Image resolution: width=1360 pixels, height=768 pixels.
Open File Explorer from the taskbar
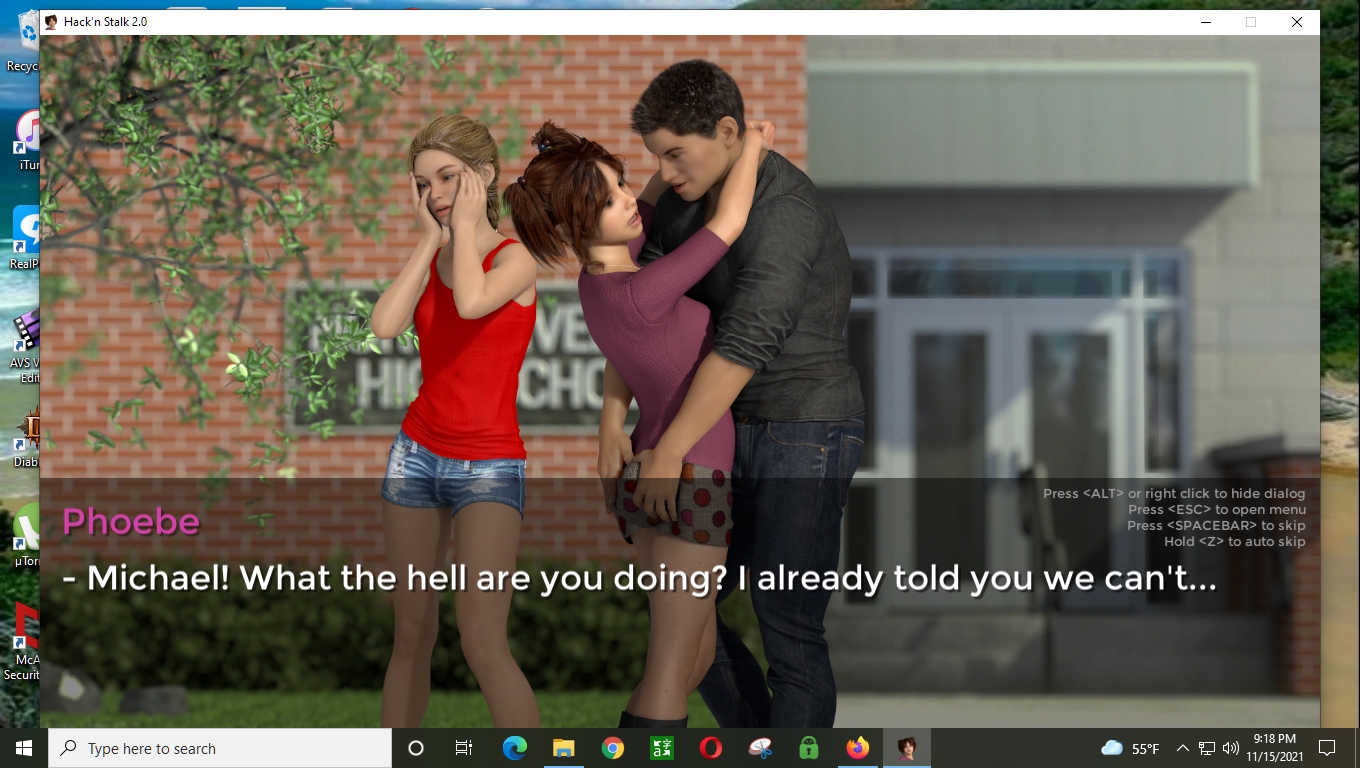tap(563, 748)
